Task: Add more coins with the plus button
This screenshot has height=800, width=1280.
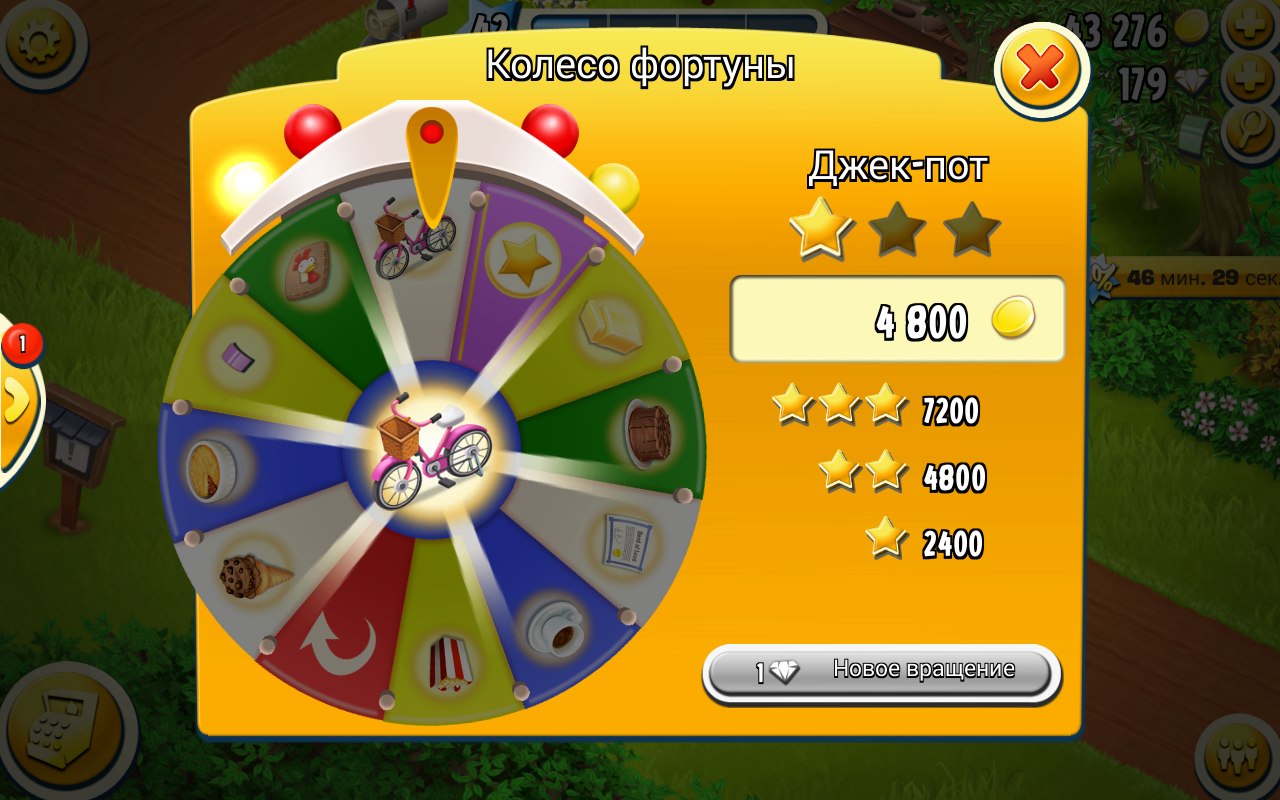Action: (1247, 30)
